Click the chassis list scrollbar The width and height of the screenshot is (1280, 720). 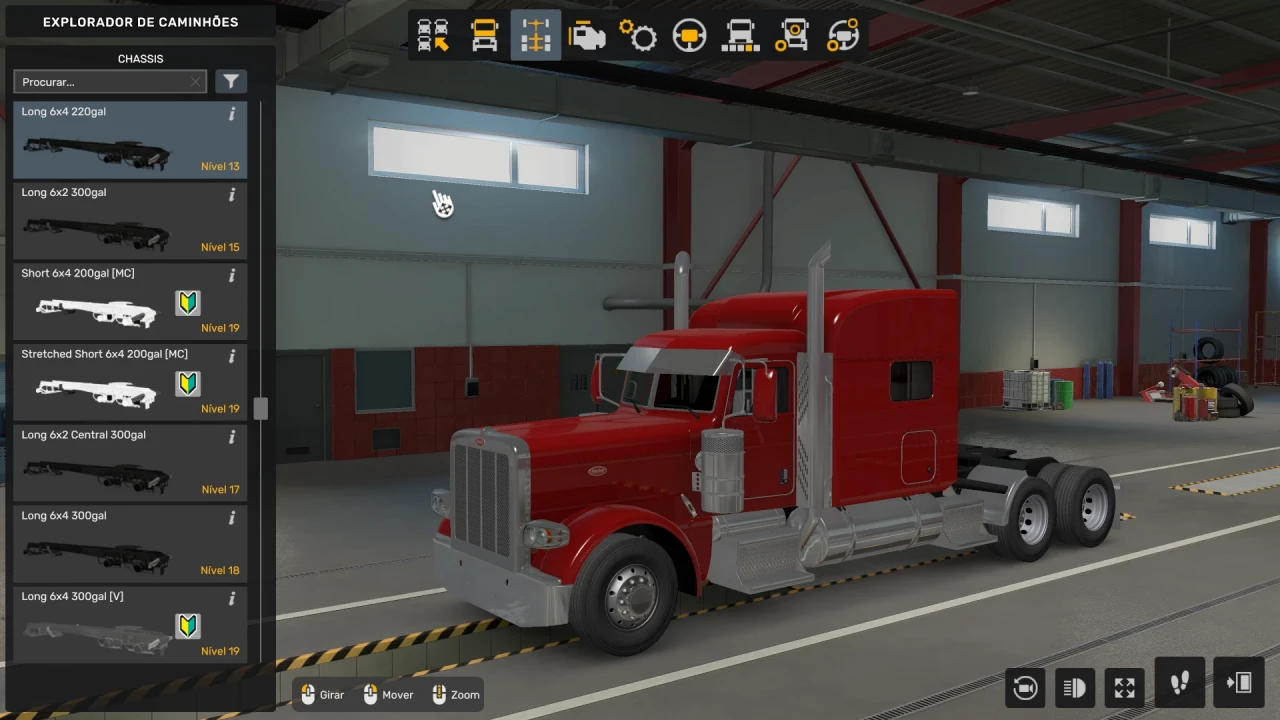pyautogui.click(x=260, y=408)
